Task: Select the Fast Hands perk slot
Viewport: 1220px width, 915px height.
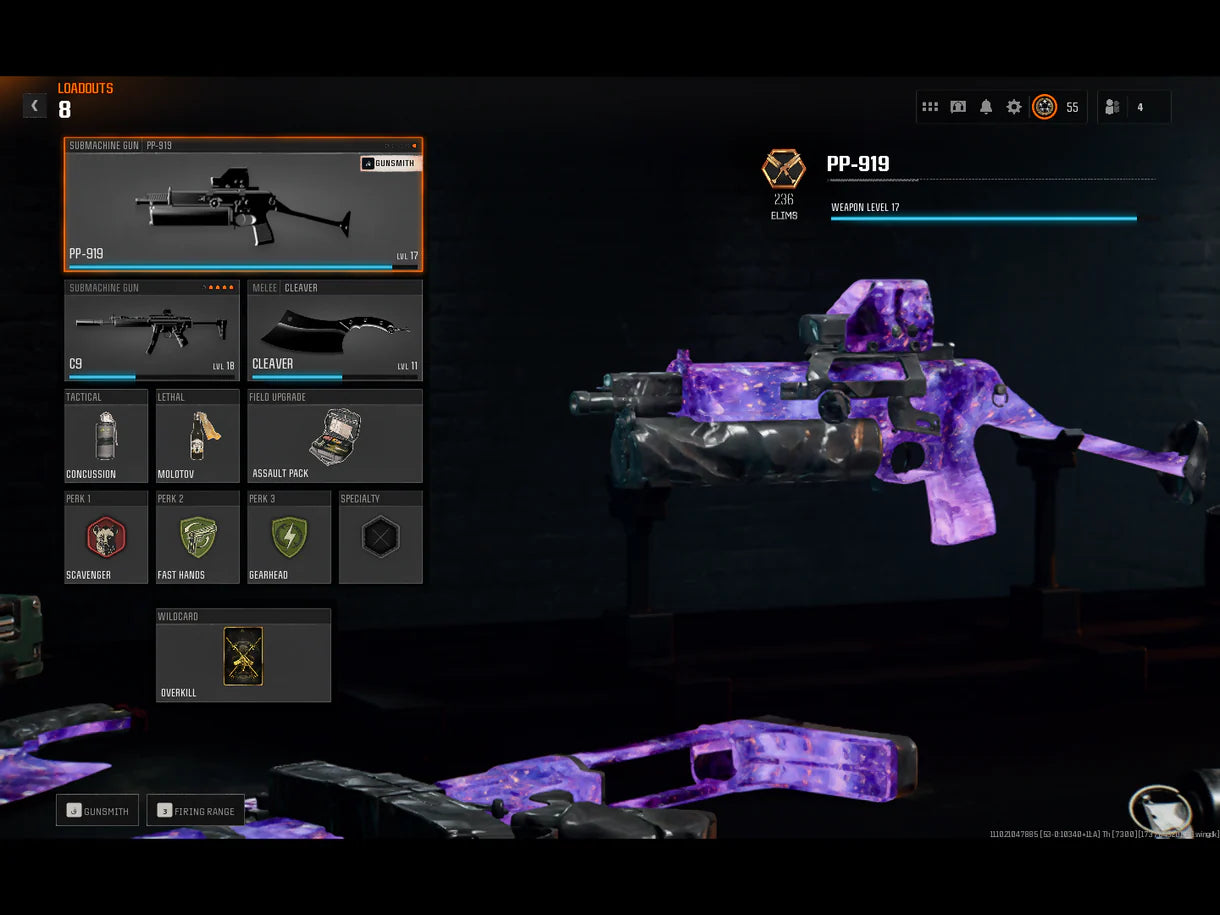Action: click(198, 537)
